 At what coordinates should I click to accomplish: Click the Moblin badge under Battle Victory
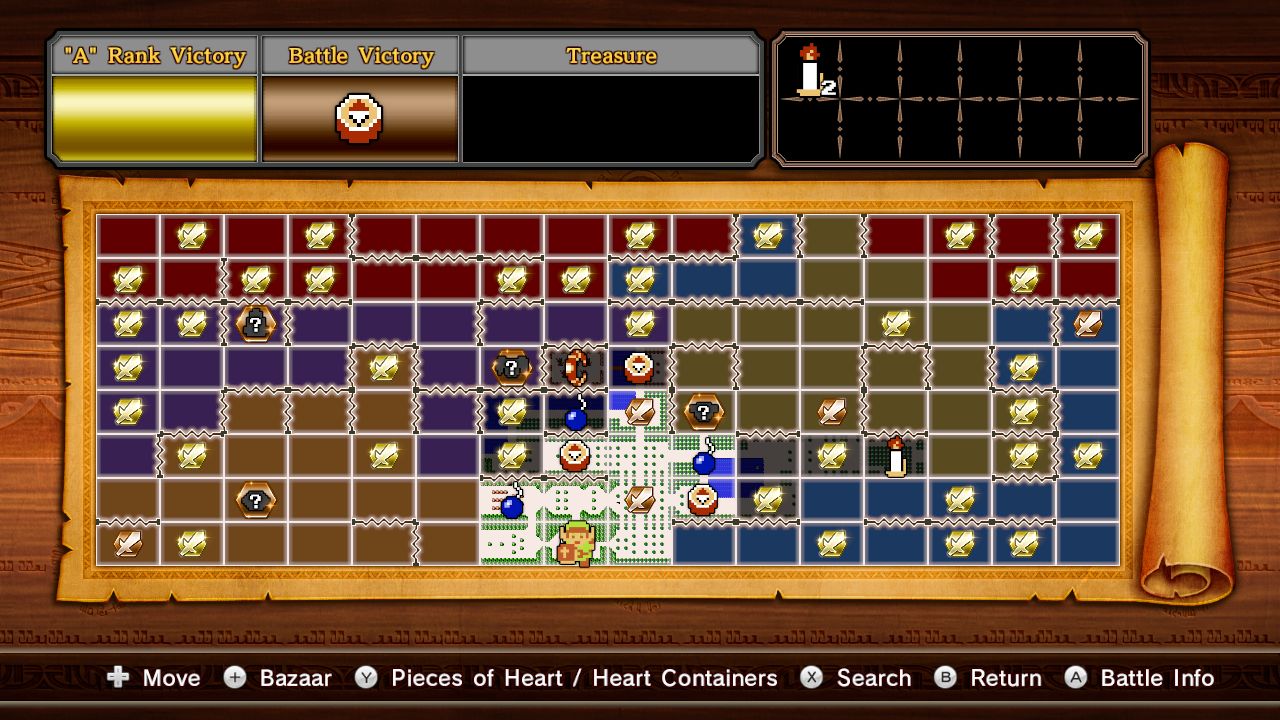tap(360, 113)
